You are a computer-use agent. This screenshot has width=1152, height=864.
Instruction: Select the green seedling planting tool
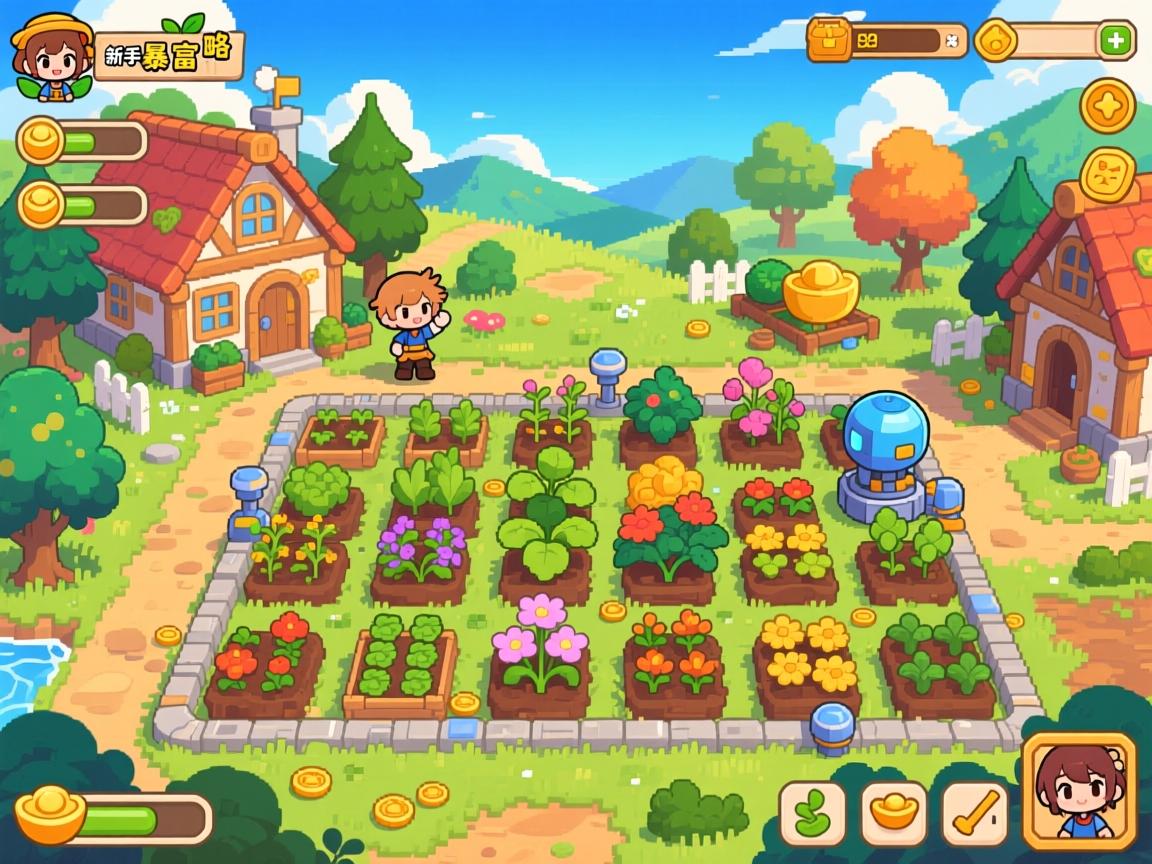pos(812,814)
